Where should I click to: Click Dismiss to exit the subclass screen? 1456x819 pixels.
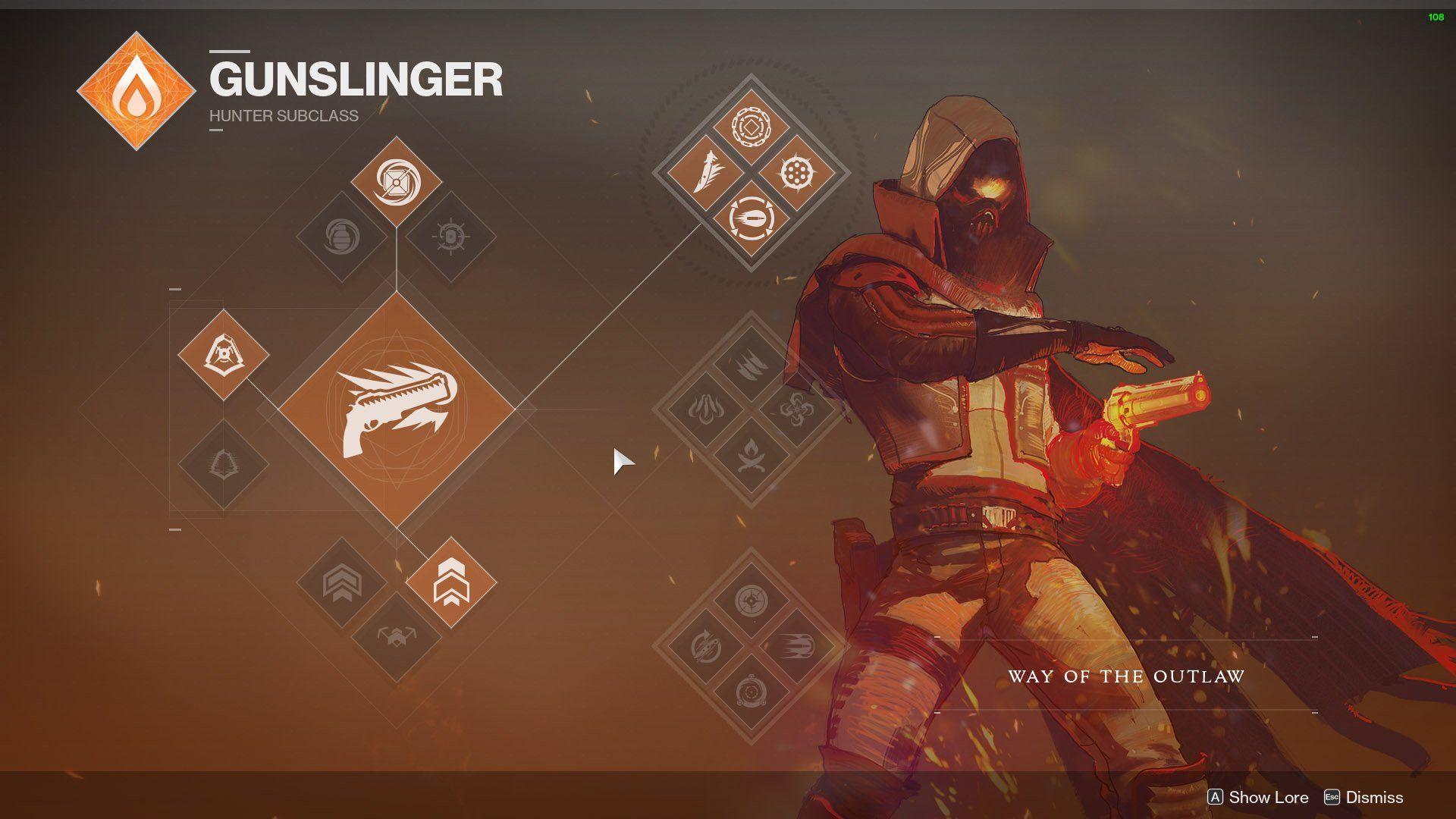click(x=1373, y=797)
